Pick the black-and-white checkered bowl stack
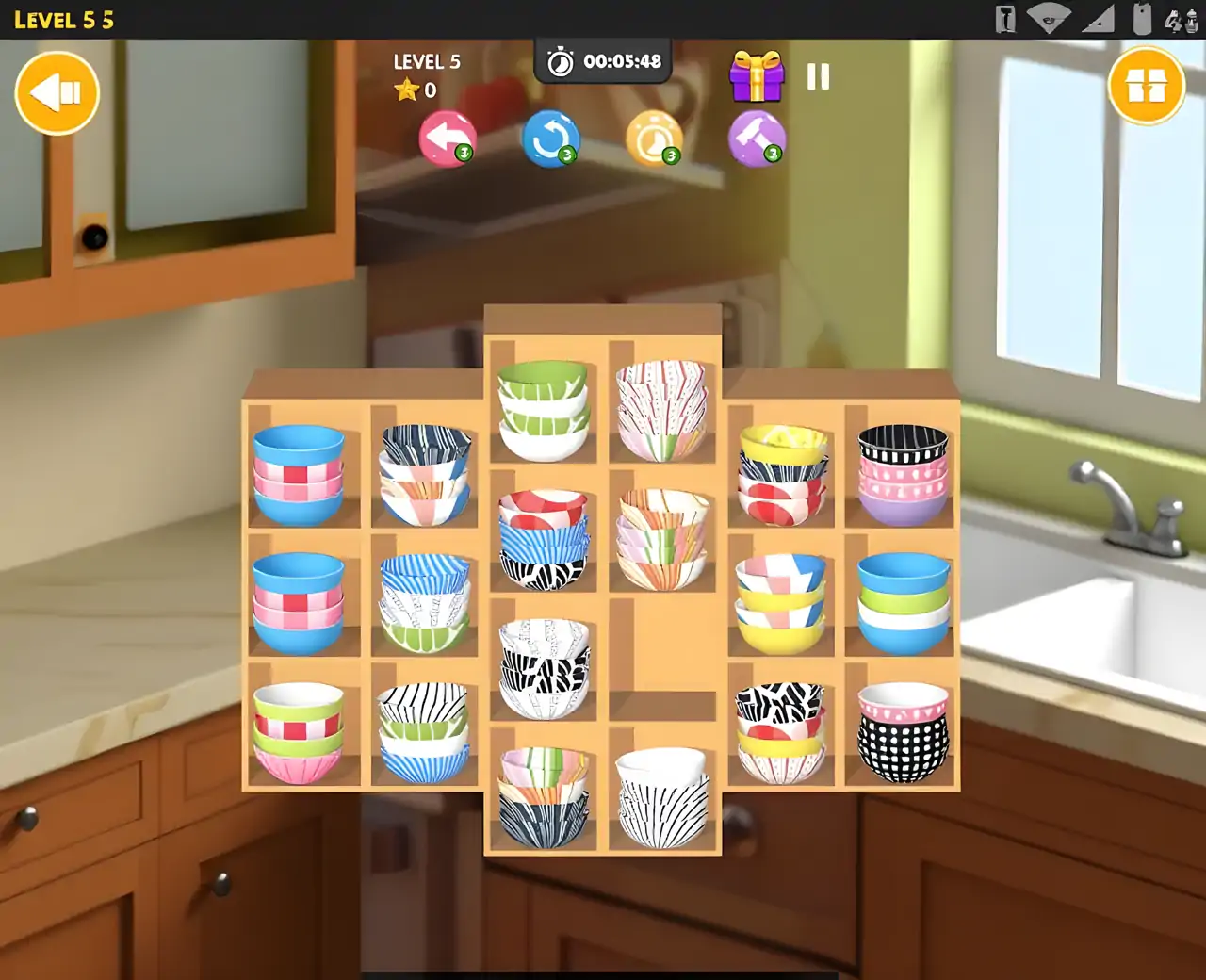Image resolution: width=1206 pixels, height=980 pixels. 903,733
